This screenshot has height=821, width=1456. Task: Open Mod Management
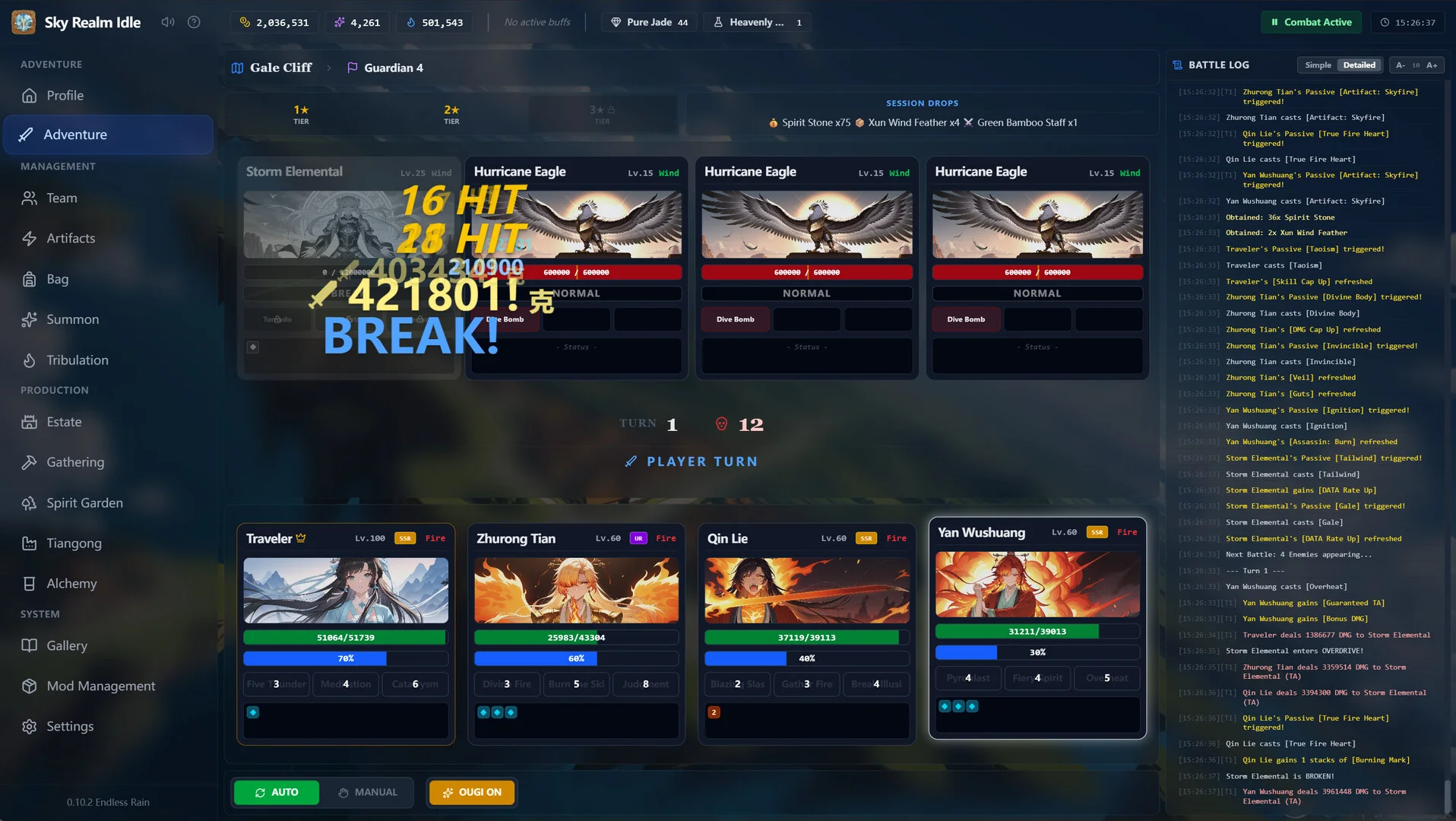pos(100,686)
